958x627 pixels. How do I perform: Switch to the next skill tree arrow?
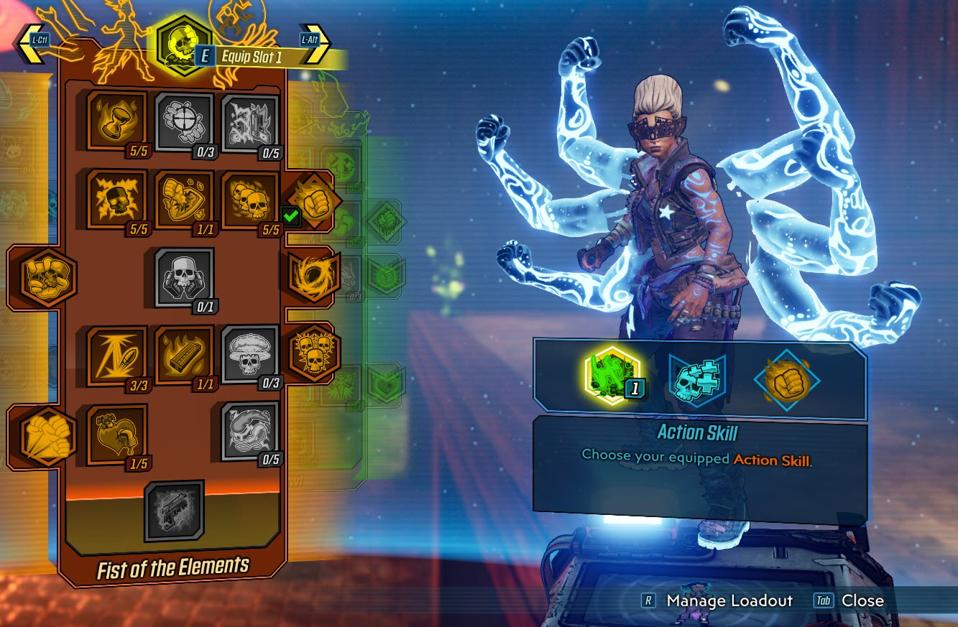314,43
